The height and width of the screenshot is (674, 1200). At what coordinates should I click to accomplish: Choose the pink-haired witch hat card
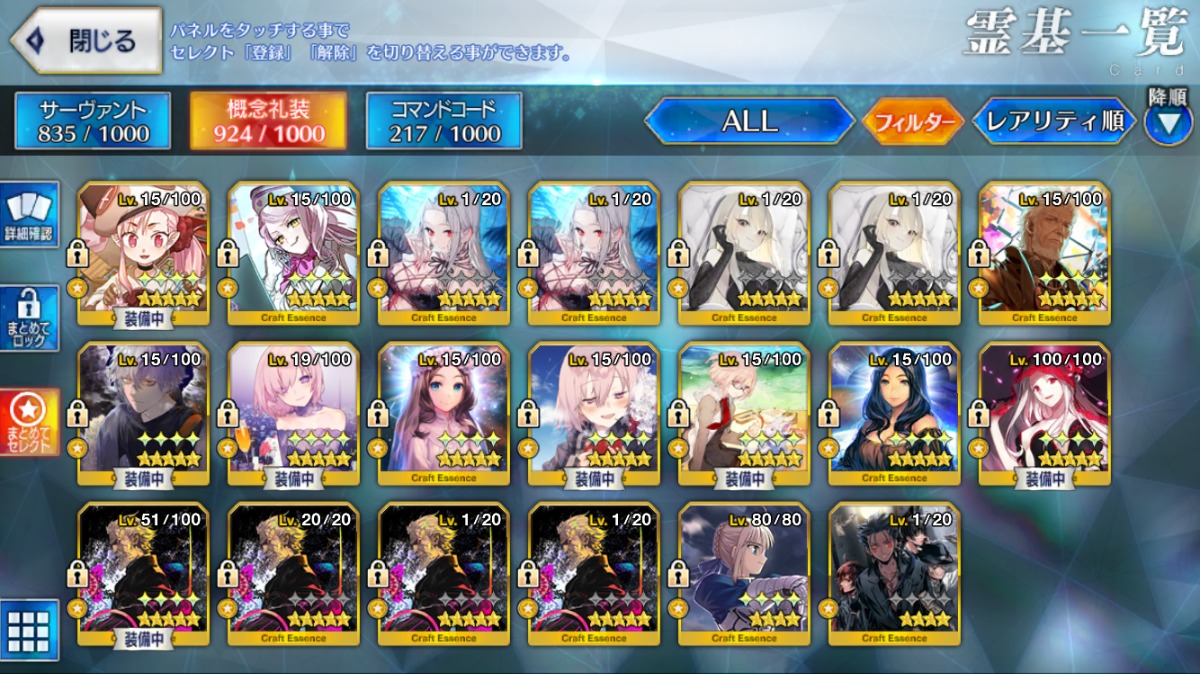(144, 254)
